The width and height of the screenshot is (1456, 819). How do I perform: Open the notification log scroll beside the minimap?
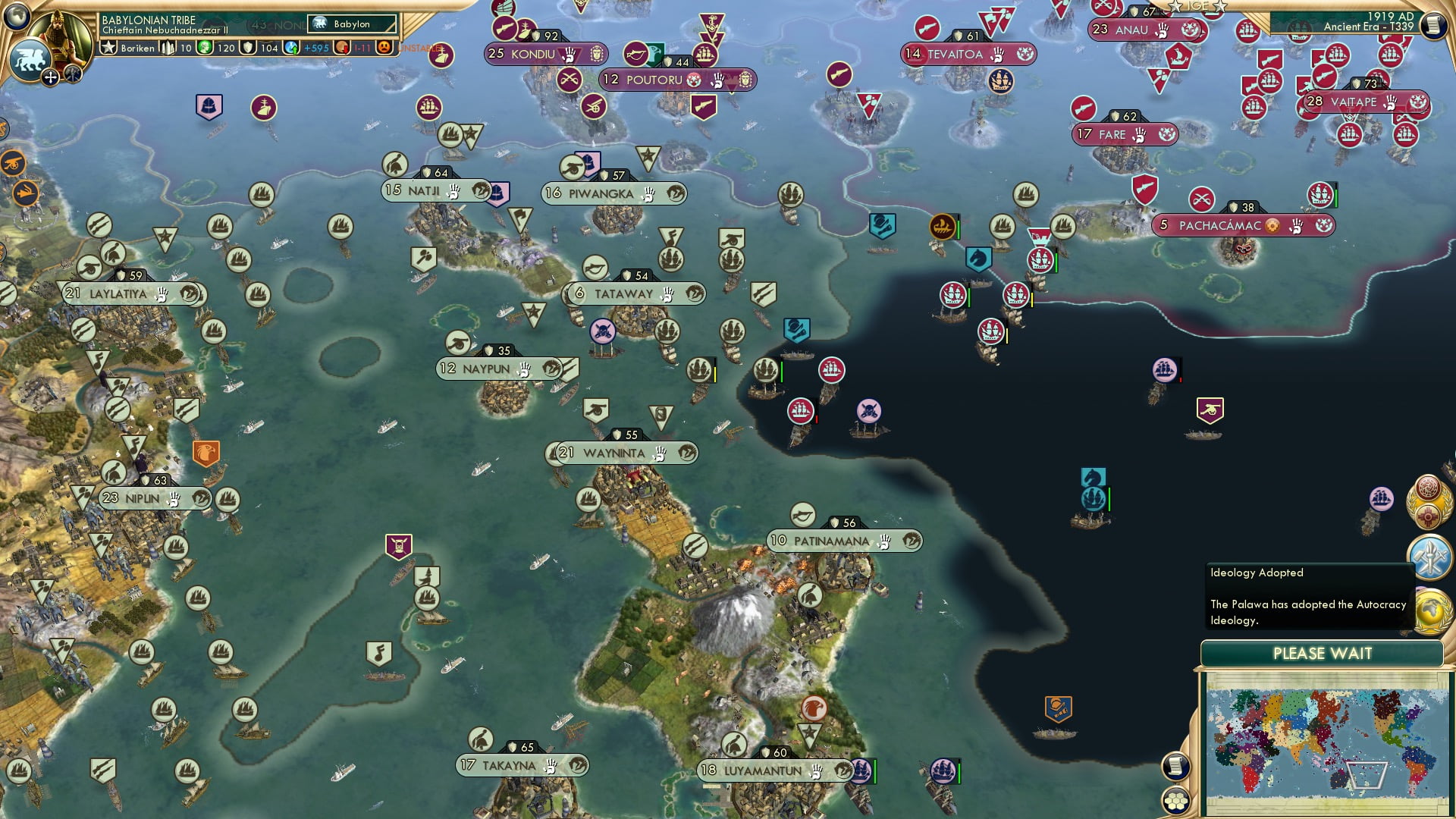pyautogui.click(x=1175, y=767)
